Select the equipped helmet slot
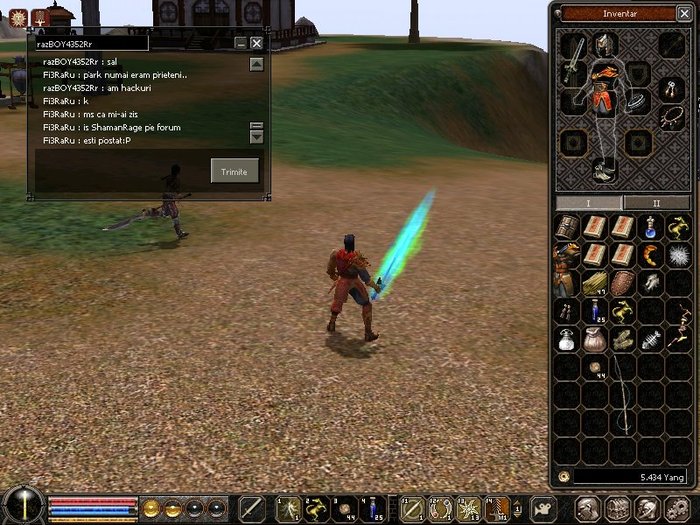 (604, 43)
